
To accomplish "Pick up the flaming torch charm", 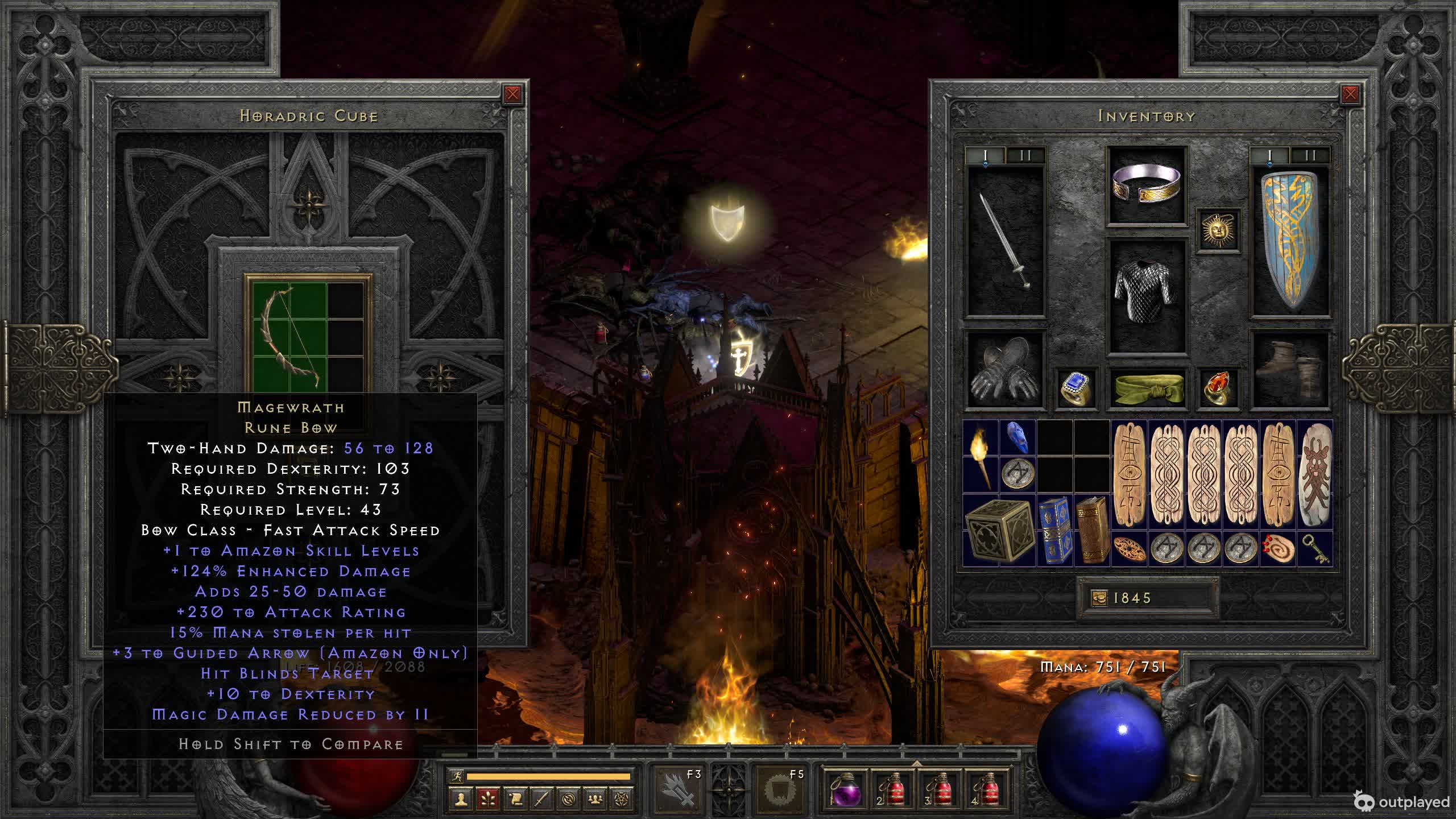I will pos(981,457).
